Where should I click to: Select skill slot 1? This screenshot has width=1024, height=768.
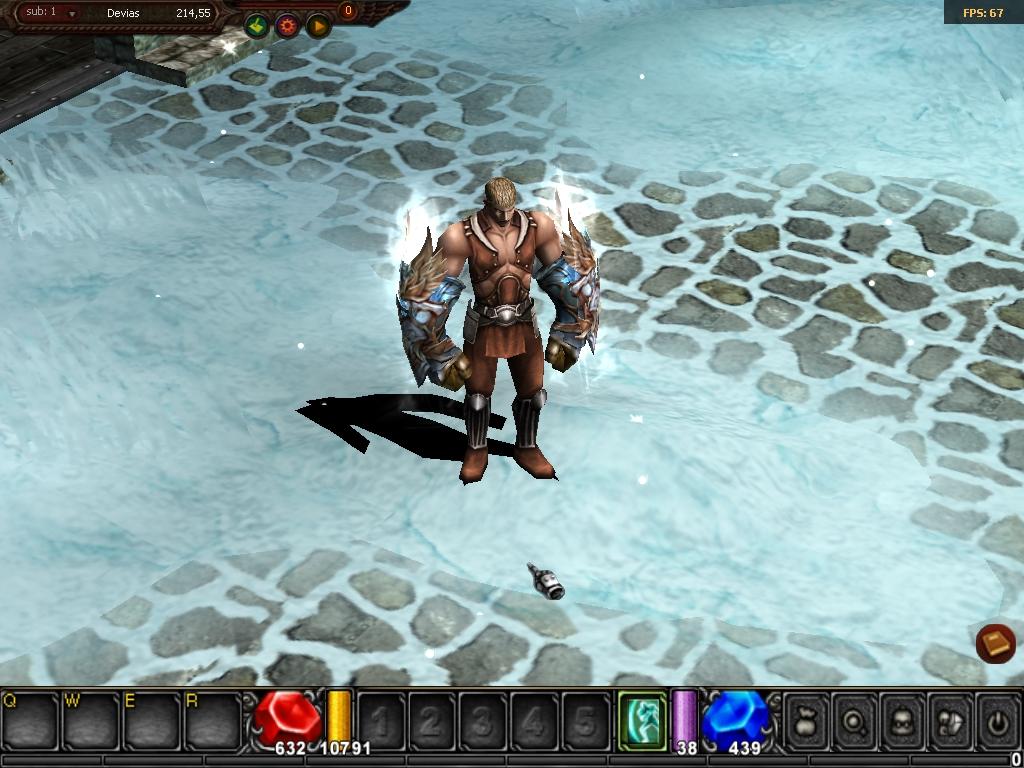pyautogui.click(x=381, y=720)
